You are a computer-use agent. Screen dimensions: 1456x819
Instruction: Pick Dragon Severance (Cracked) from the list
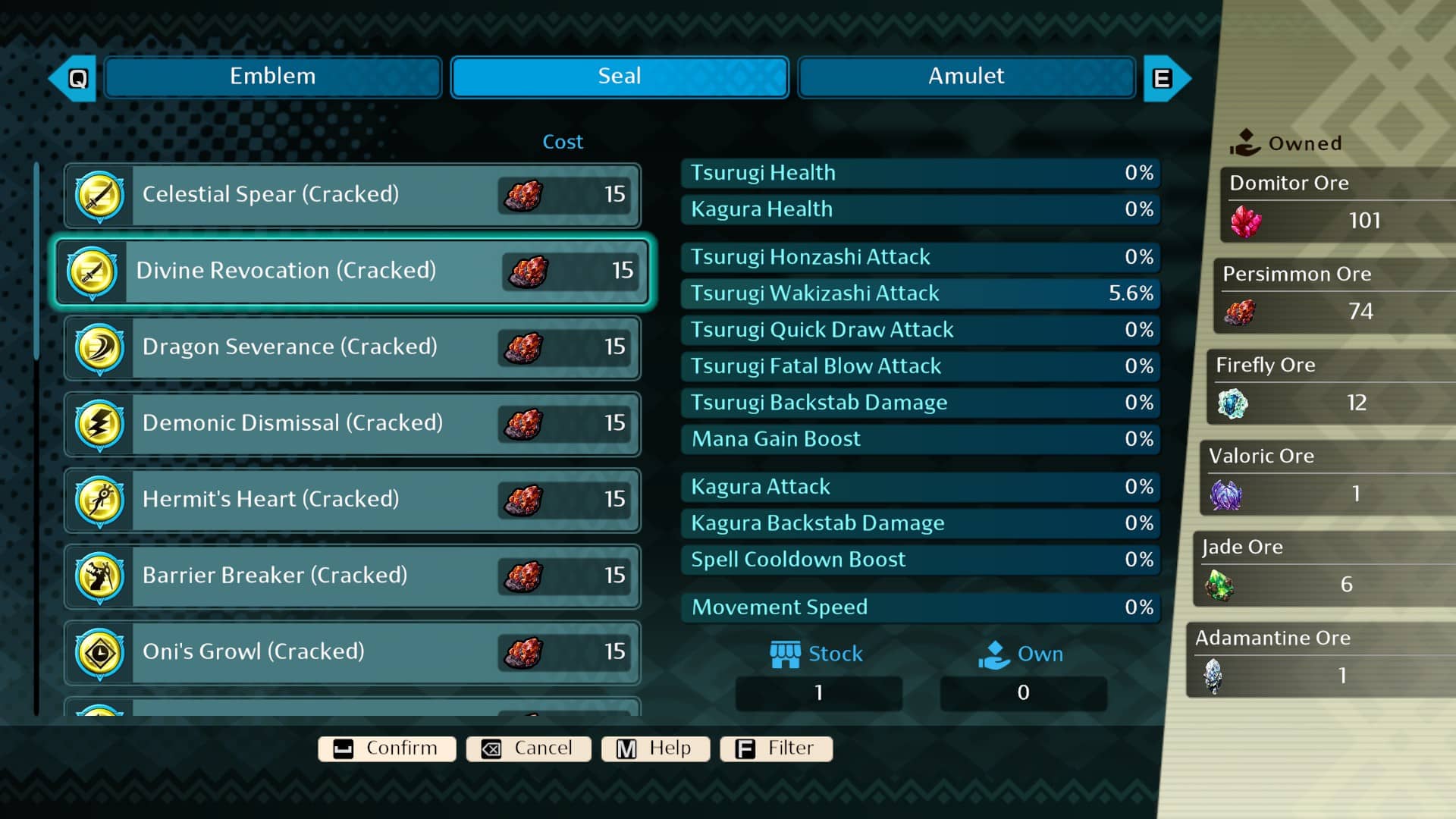click(x=353, y=347)
